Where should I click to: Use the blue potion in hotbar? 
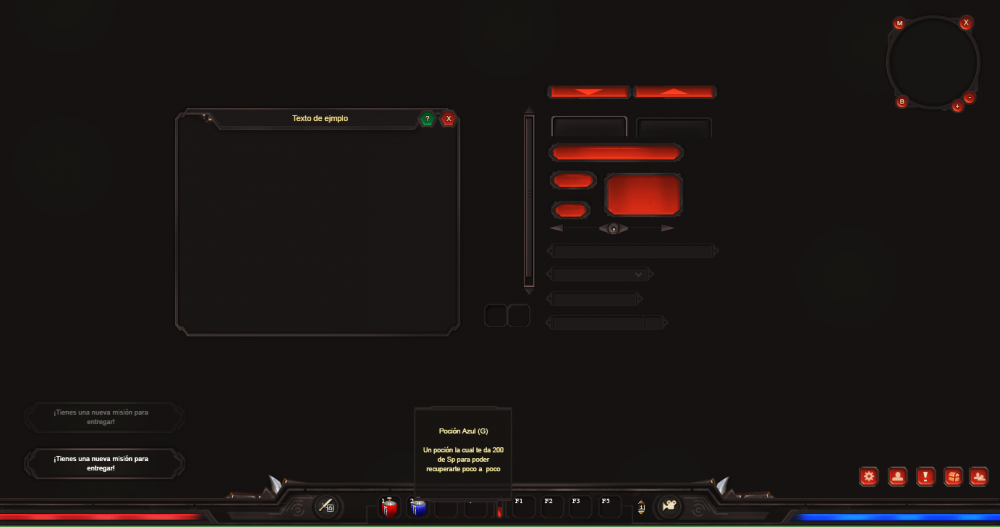419,508
